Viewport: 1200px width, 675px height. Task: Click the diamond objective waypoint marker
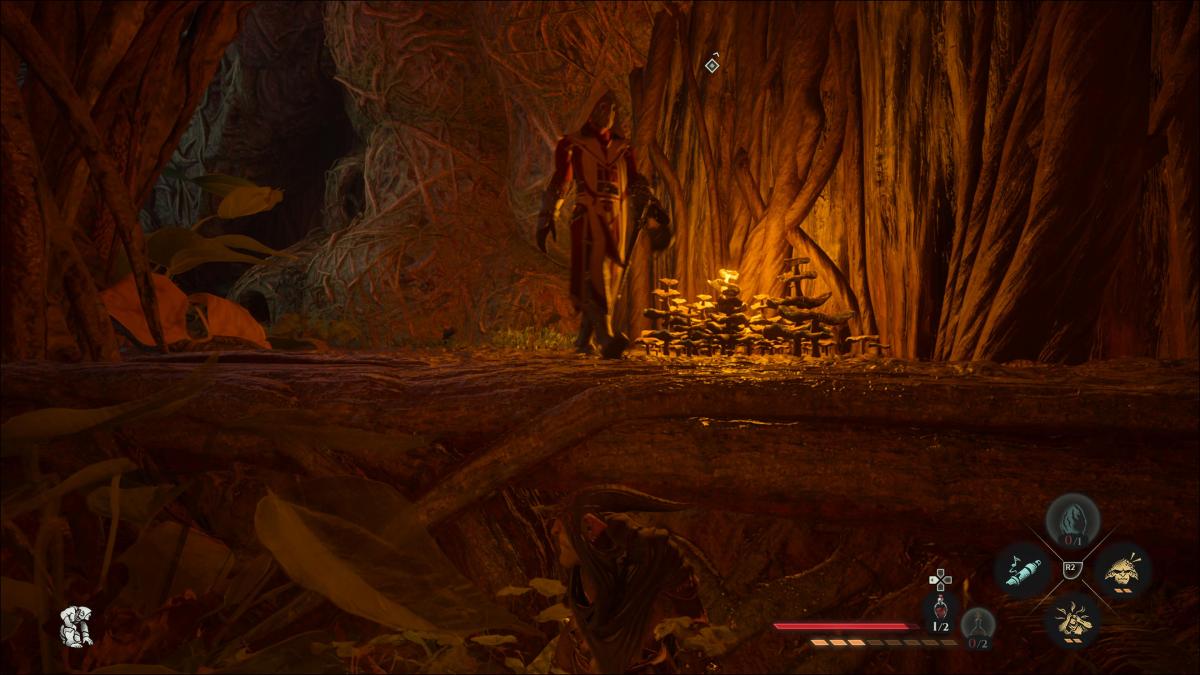point(712,65)
